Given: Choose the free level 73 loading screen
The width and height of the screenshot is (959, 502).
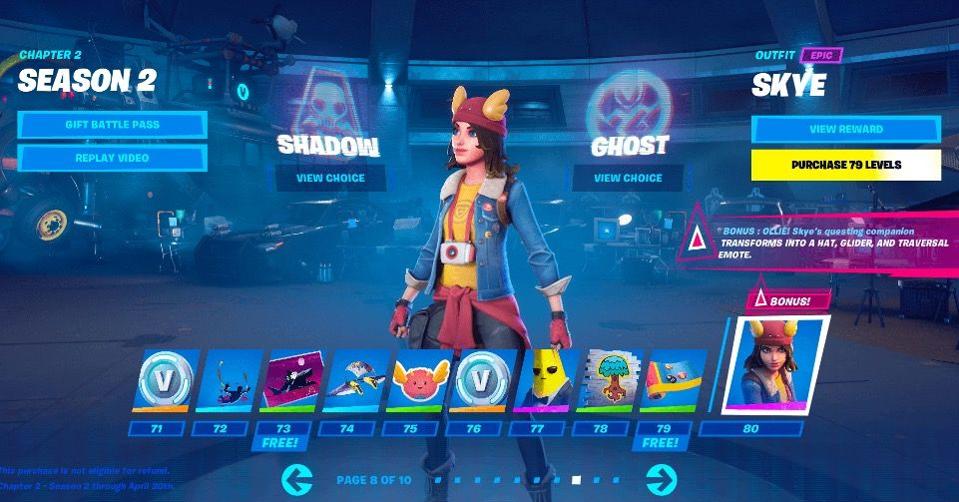Looking at the screenshot, I should (x=294, y=380).
